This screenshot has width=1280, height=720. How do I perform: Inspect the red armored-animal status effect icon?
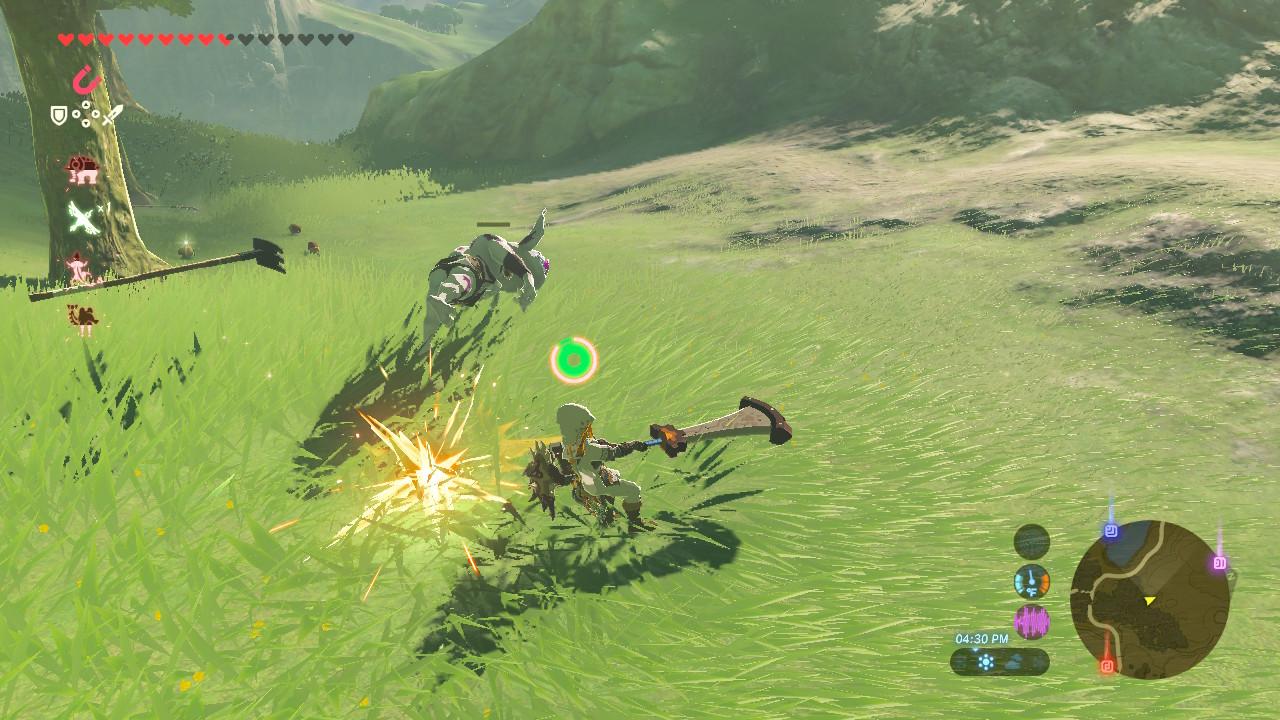(x=82, y=171)
